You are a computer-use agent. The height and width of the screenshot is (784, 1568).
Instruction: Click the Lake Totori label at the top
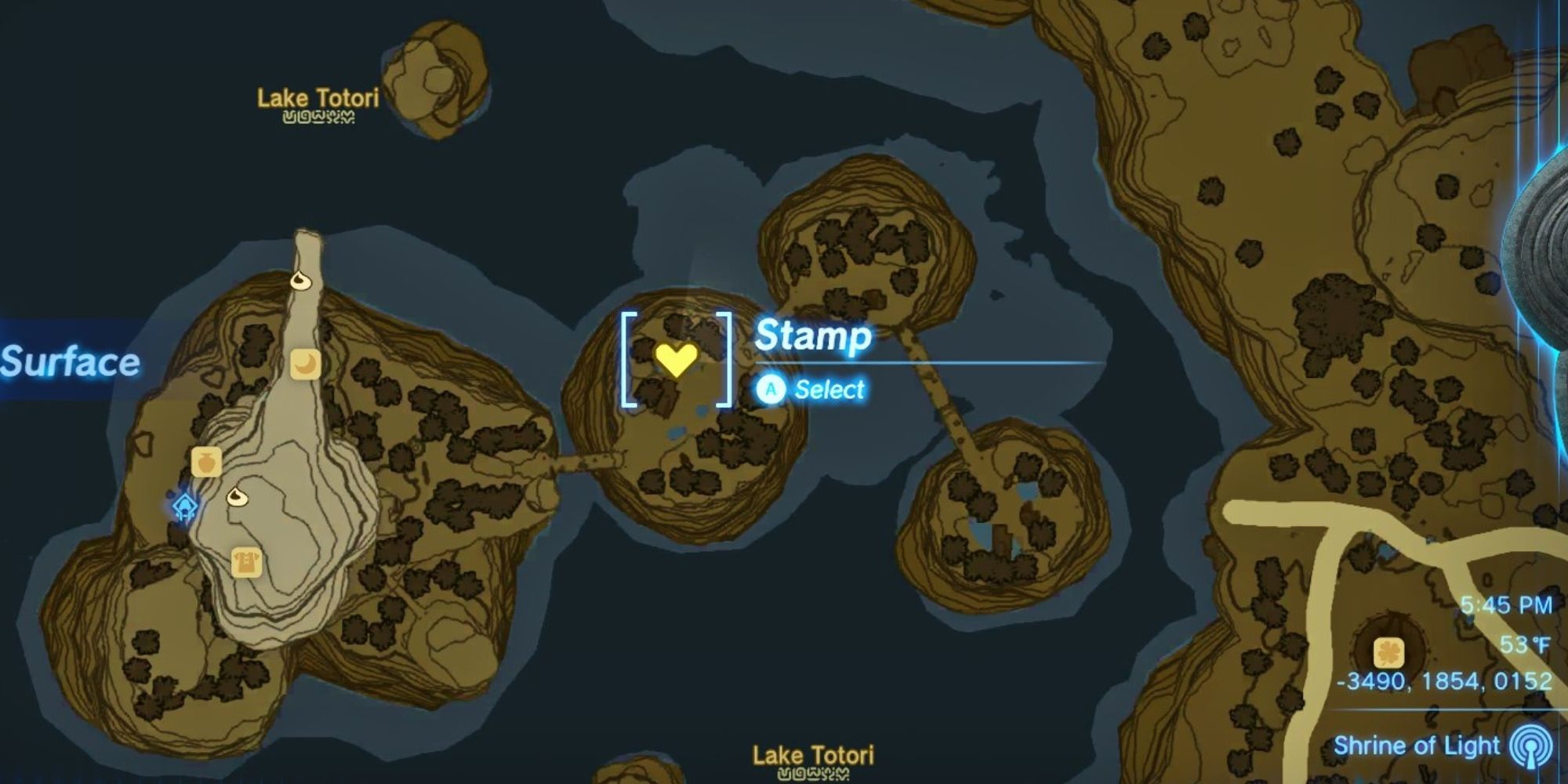pos(318,97)
